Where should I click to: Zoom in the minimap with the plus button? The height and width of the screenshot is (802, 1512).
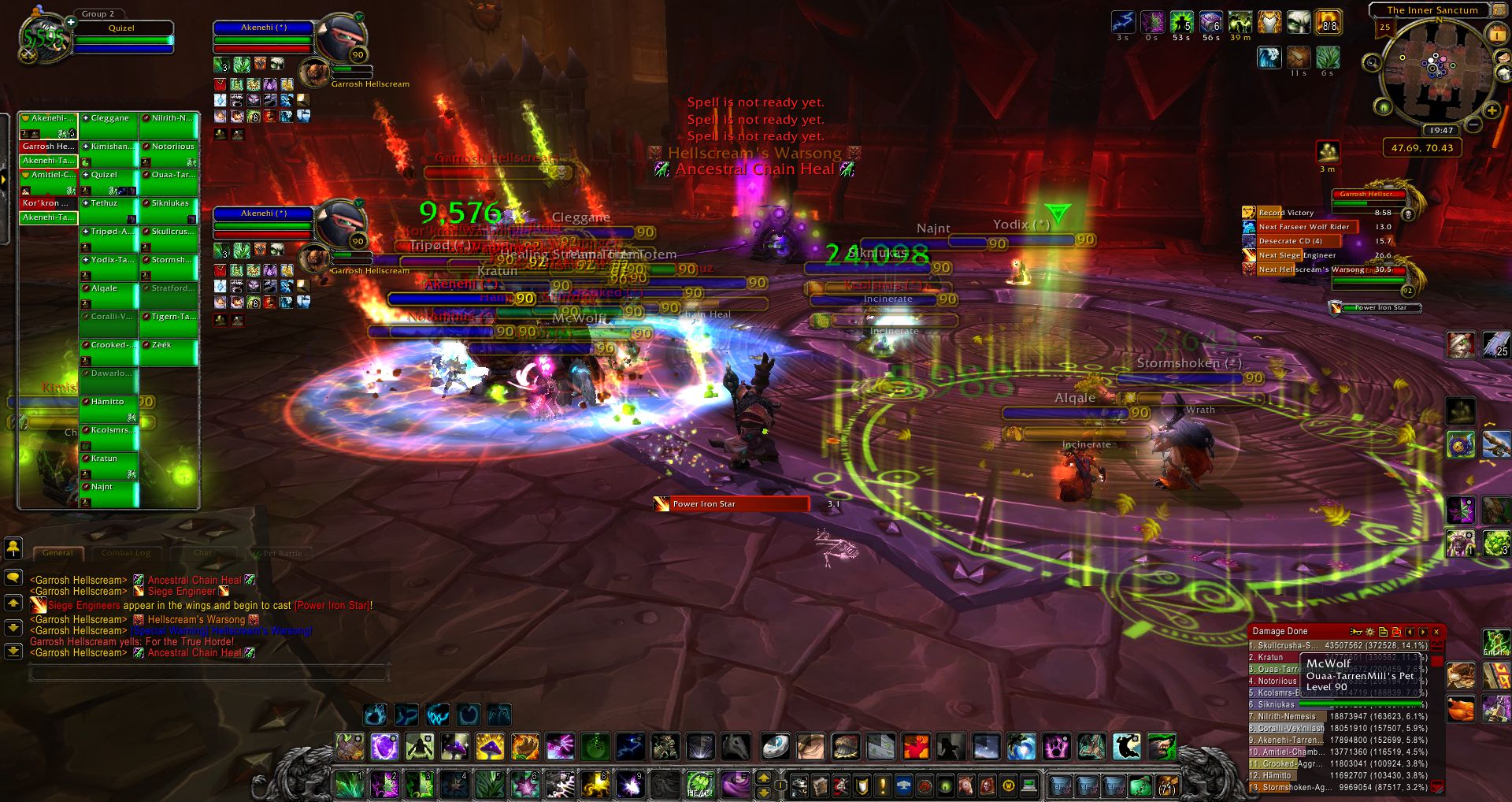(x=1491, y=111)
